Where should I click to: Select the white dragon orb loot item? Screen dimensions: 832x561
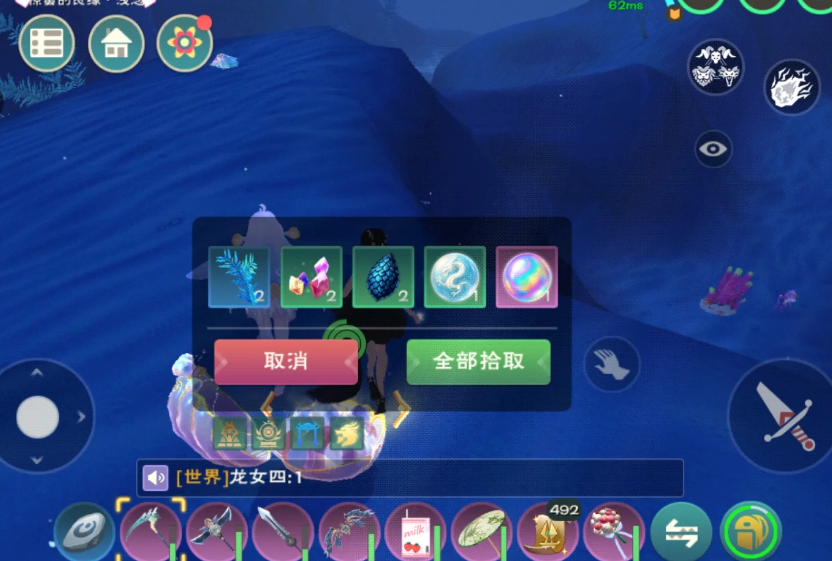coord(455,277)
